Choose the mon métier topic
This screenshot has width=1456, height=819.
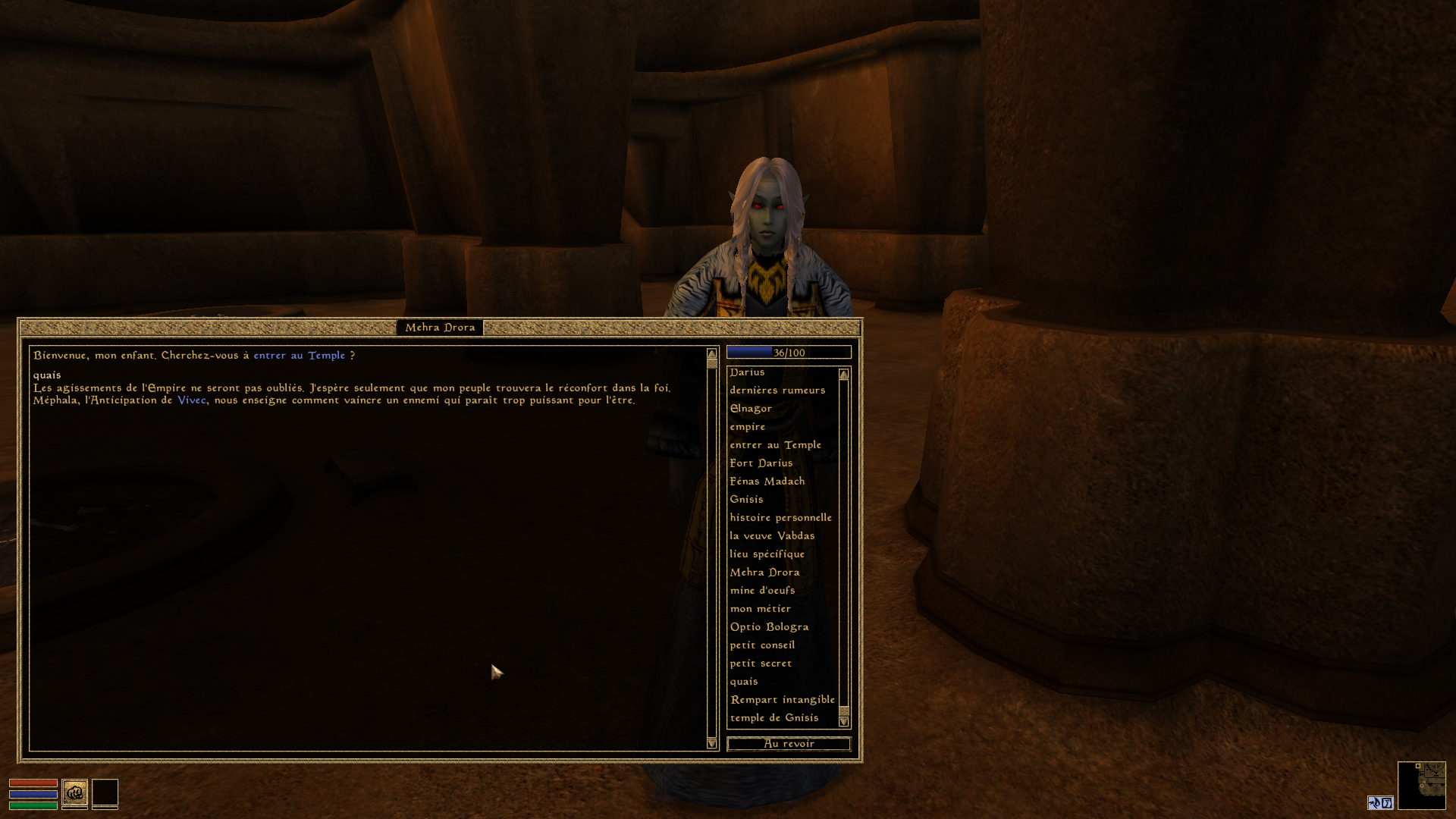click(x=760, y=609)
